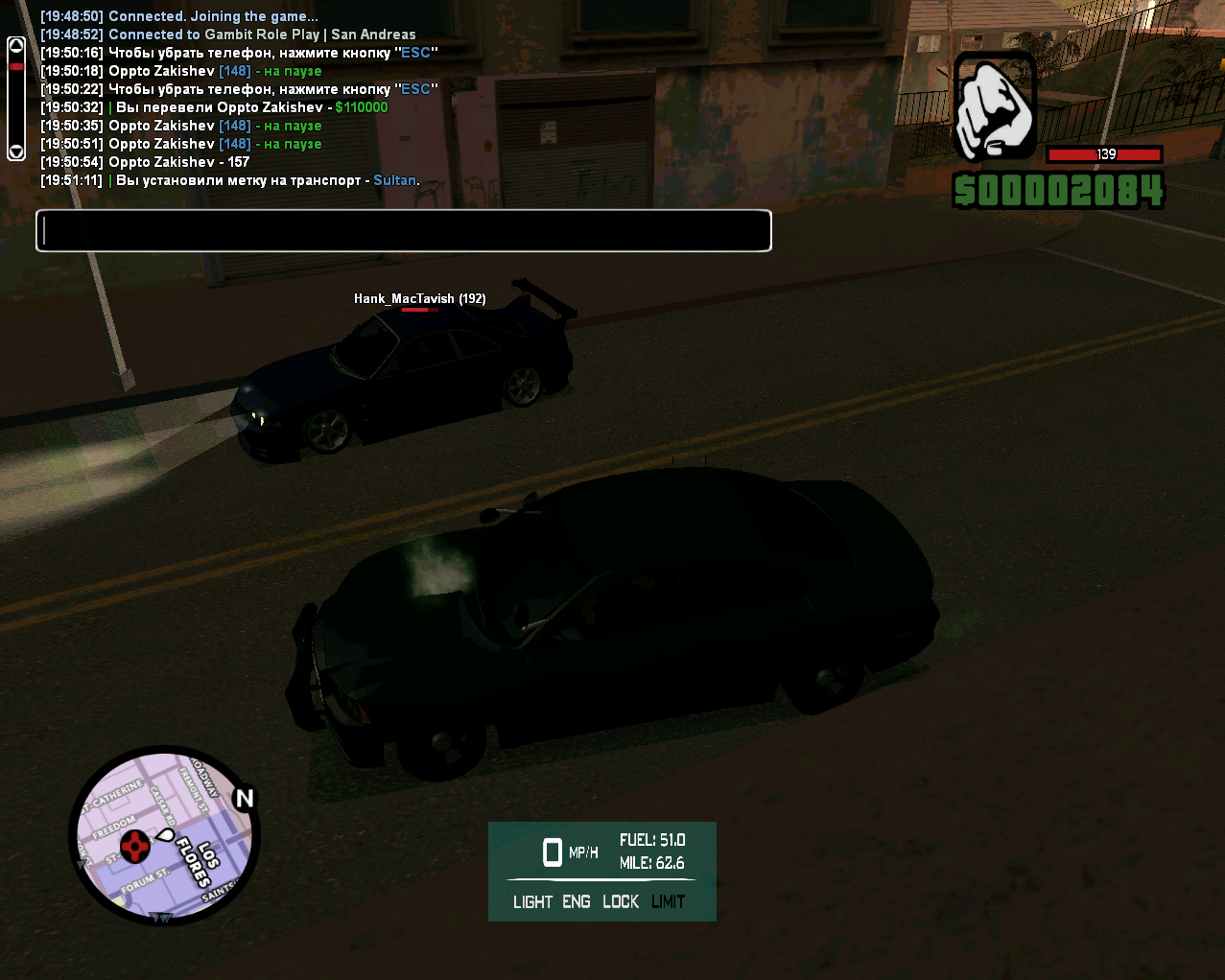Select the fist weapon icon
The width and height of the screenshot is (1225, 980).
coord(995,107)
